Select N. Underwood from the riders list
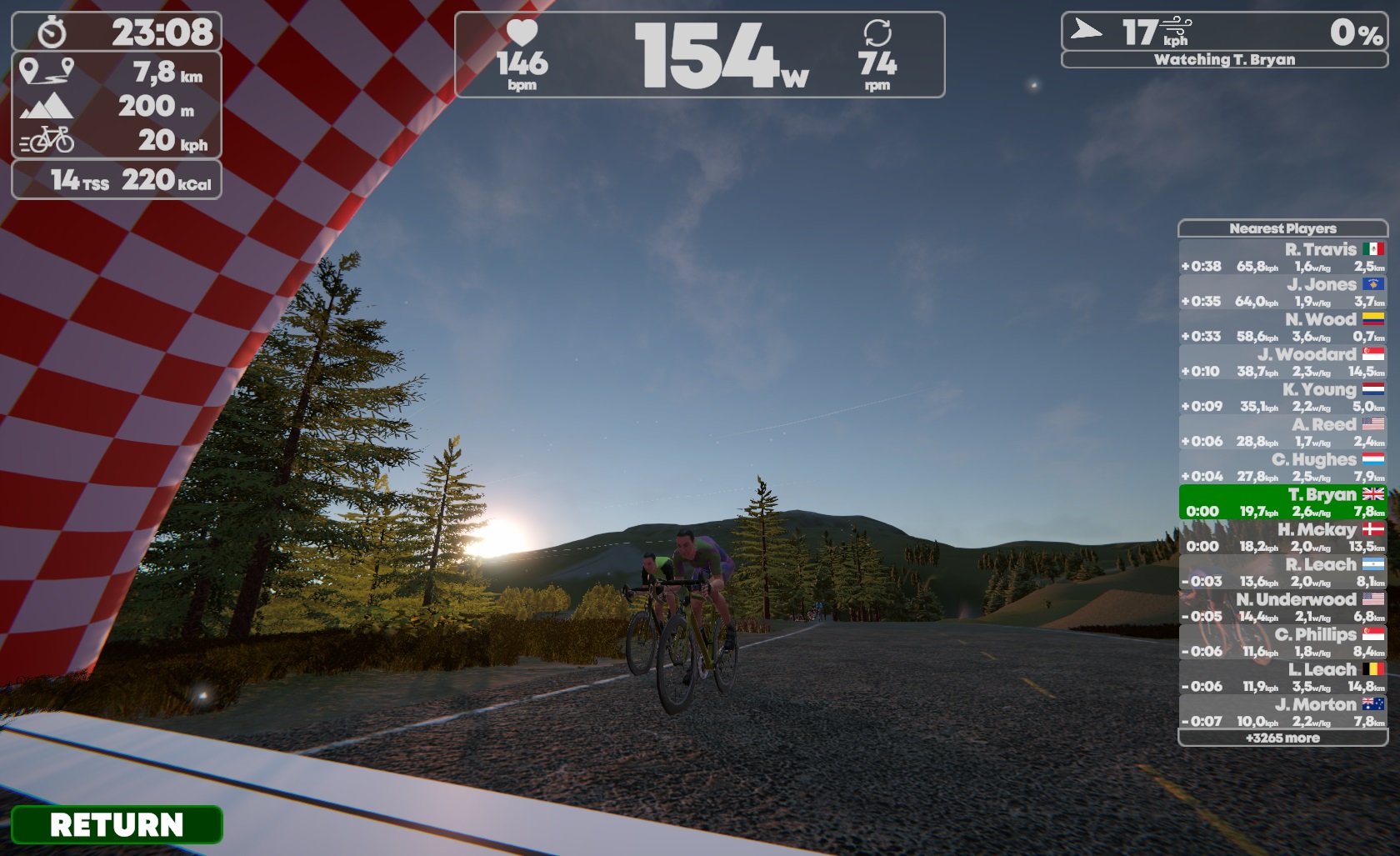This screenshot has width=1400, height=856. 1282,608
